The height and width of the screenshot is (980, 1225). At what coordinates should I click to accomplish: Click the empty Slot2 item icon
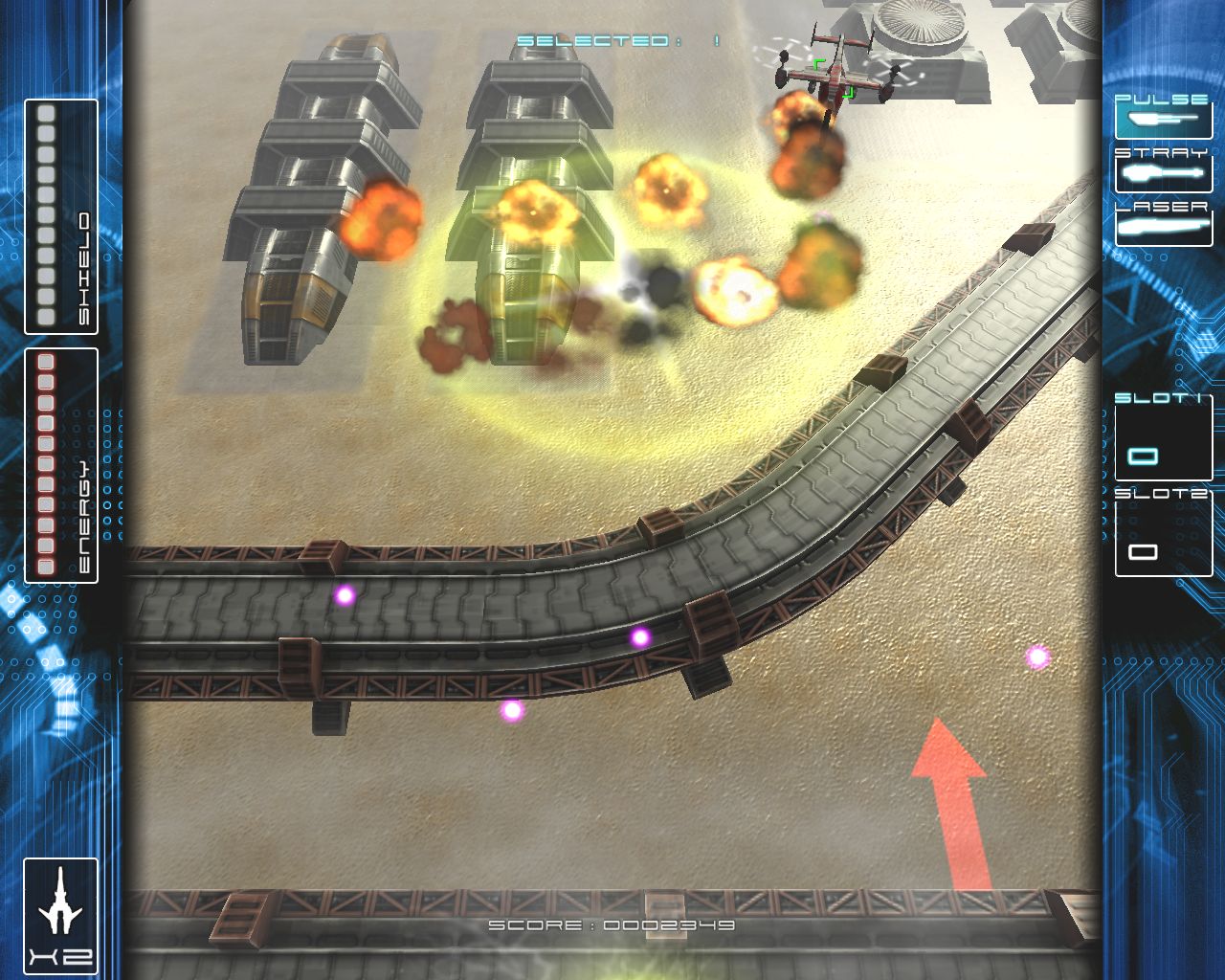click(x=1145, y=552)
